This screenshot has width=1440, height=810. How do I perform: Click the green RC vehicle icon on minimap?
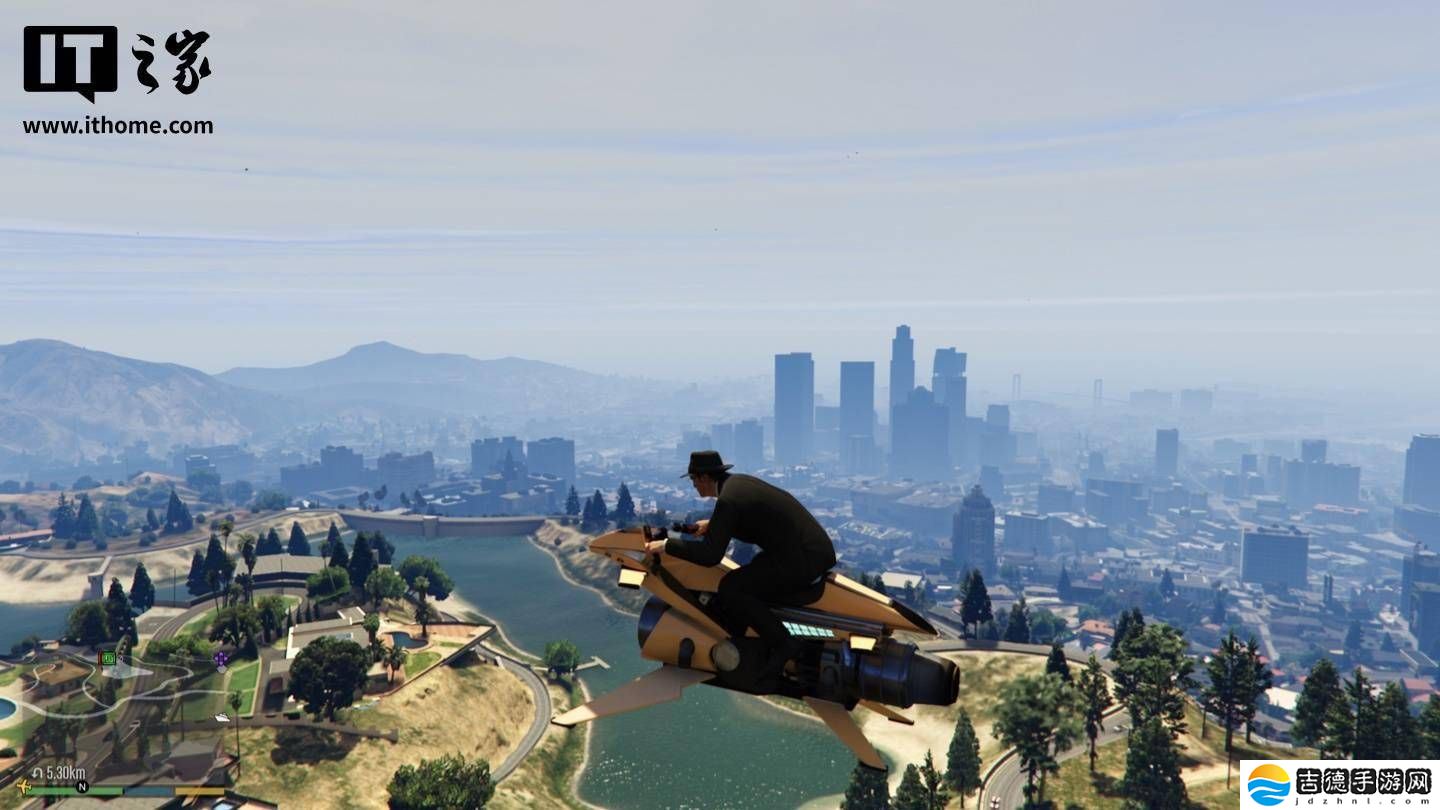108,657
